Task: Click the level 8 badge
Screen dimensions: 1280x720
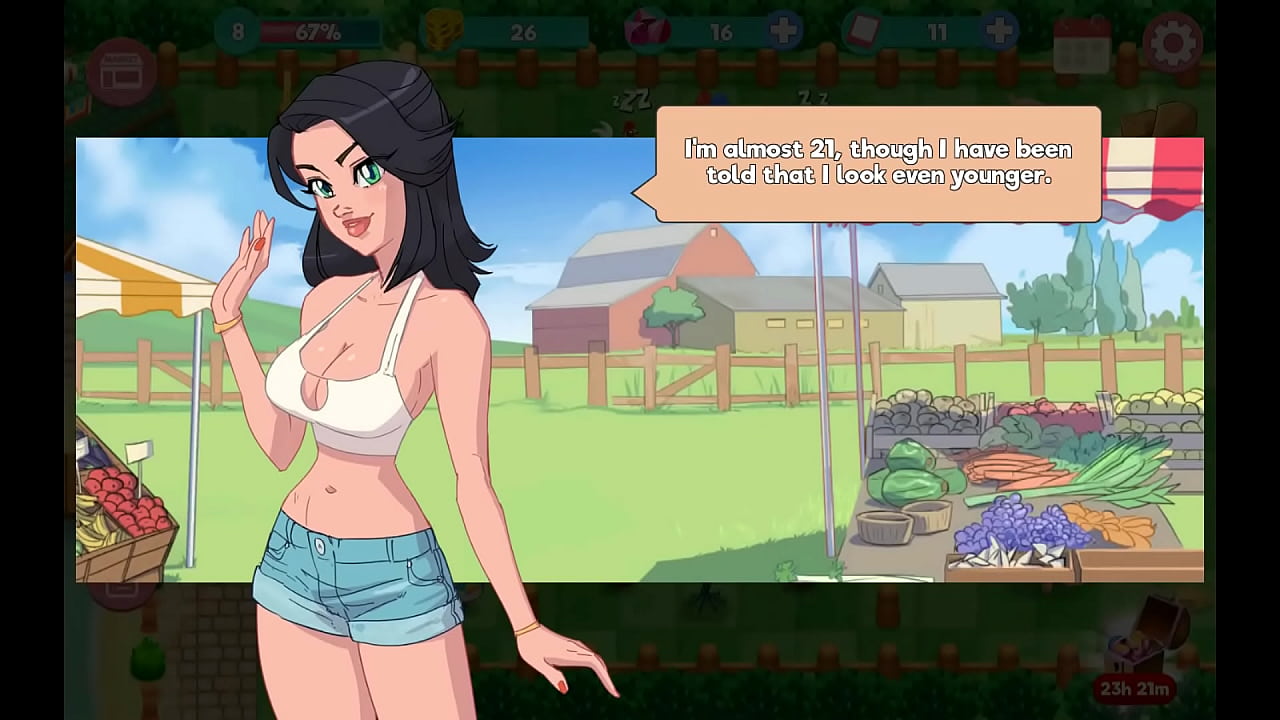Action: pos(237,32)
